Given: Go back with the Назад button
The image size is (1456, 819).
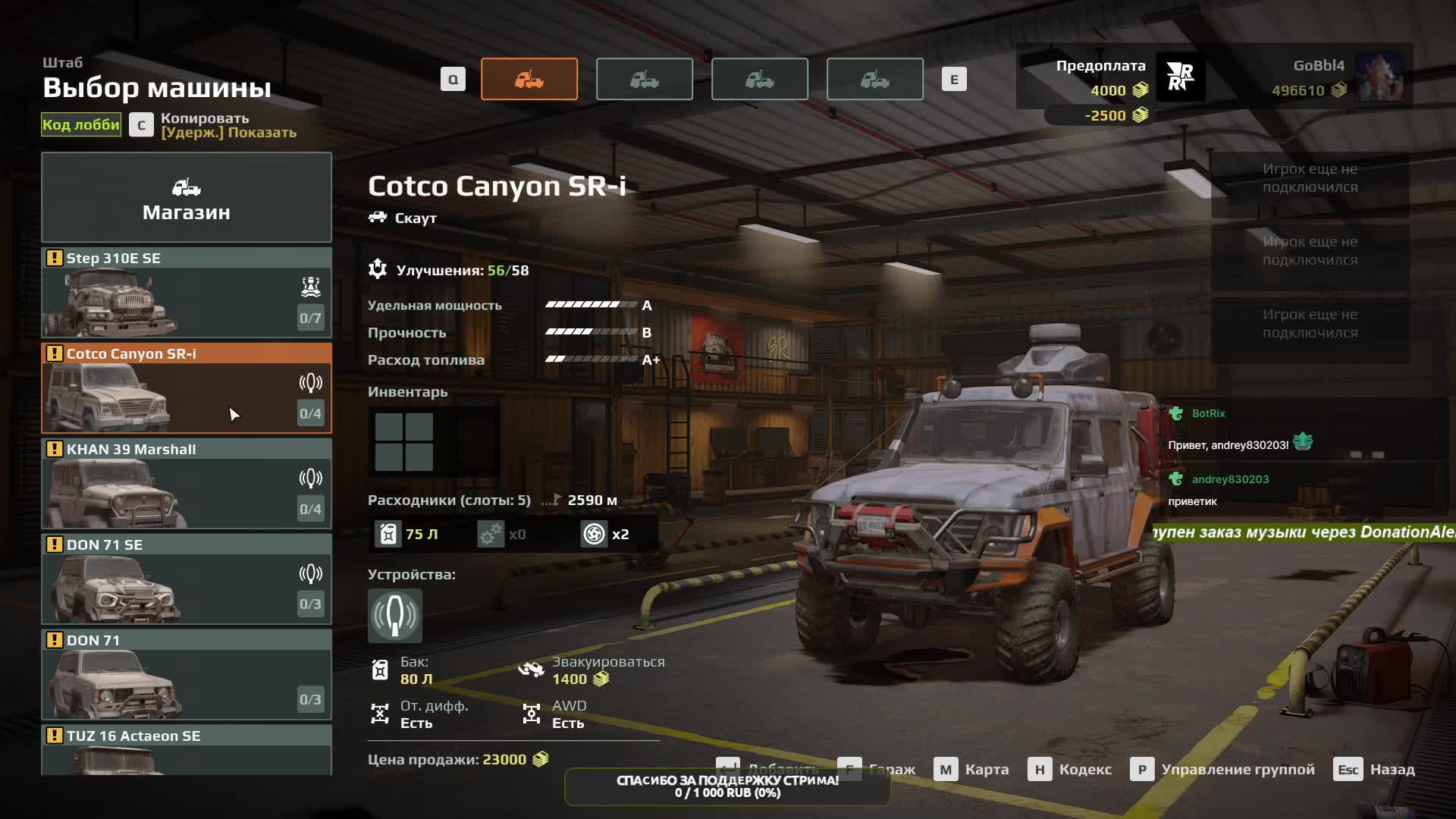Looking at the screenshot, I should coord(1375,770).
